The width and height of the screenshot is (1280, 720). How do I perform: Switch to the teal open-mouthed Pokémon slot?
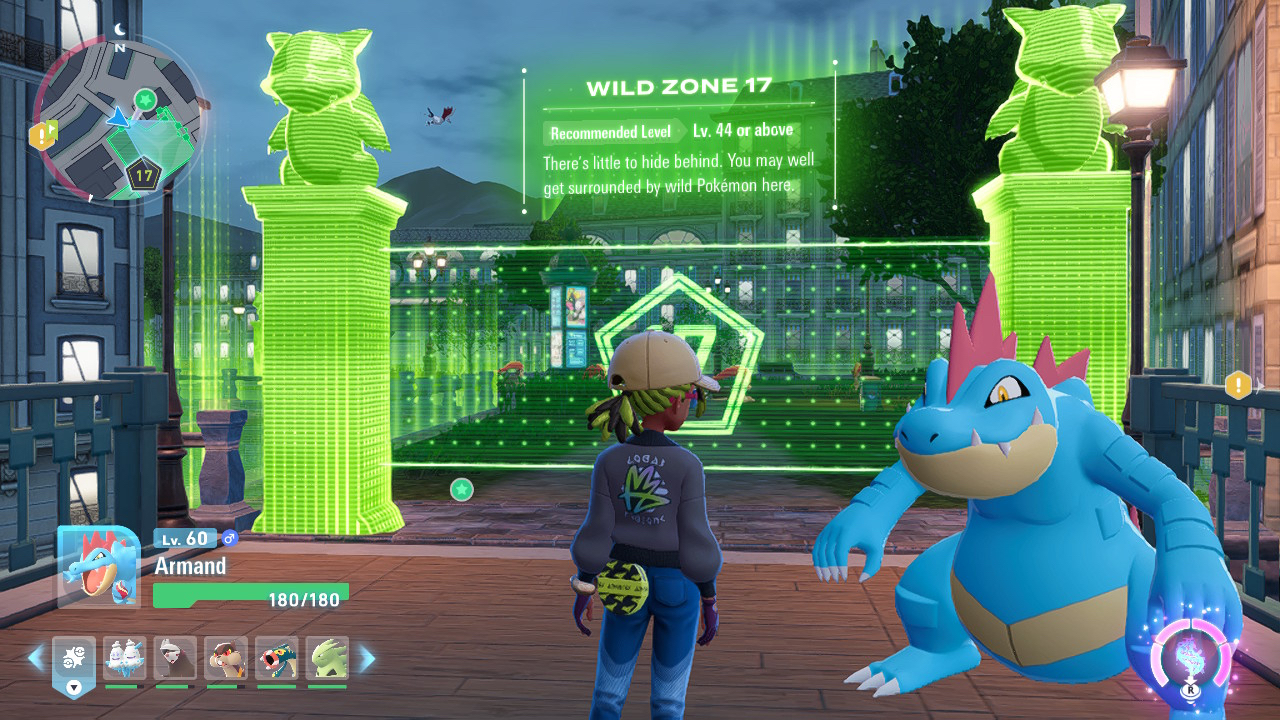pyautogui.click(x=276, y=658)
